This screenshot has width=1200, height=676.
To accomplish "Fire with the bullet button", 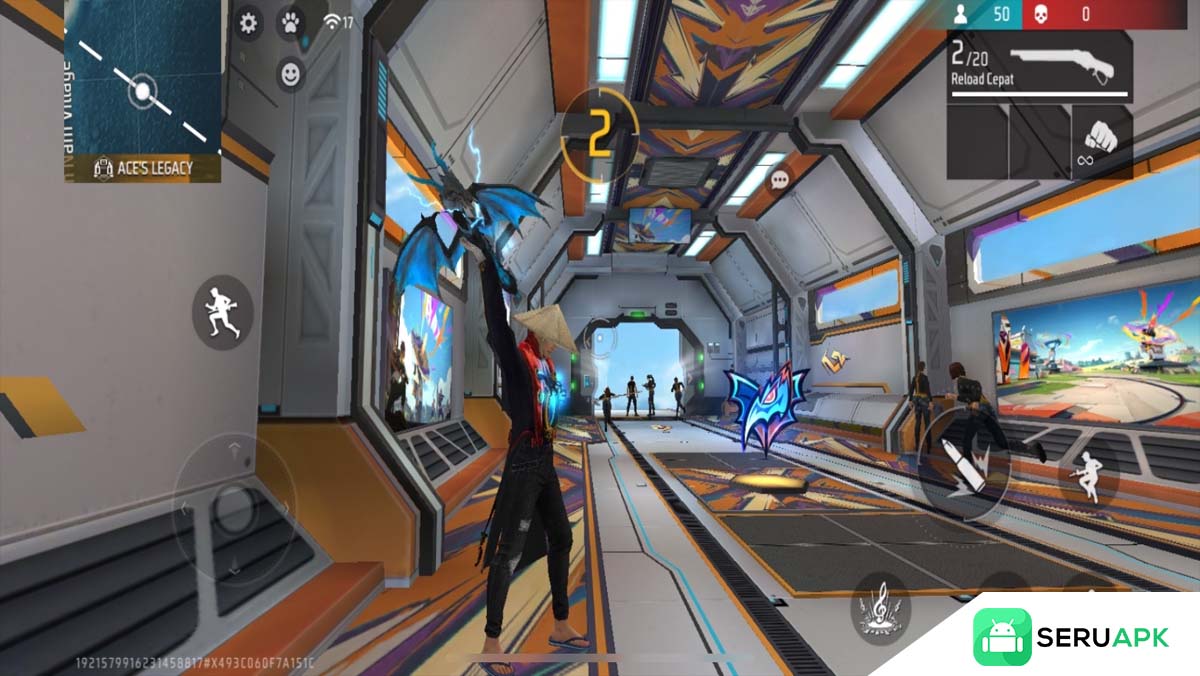I will 965,466.
